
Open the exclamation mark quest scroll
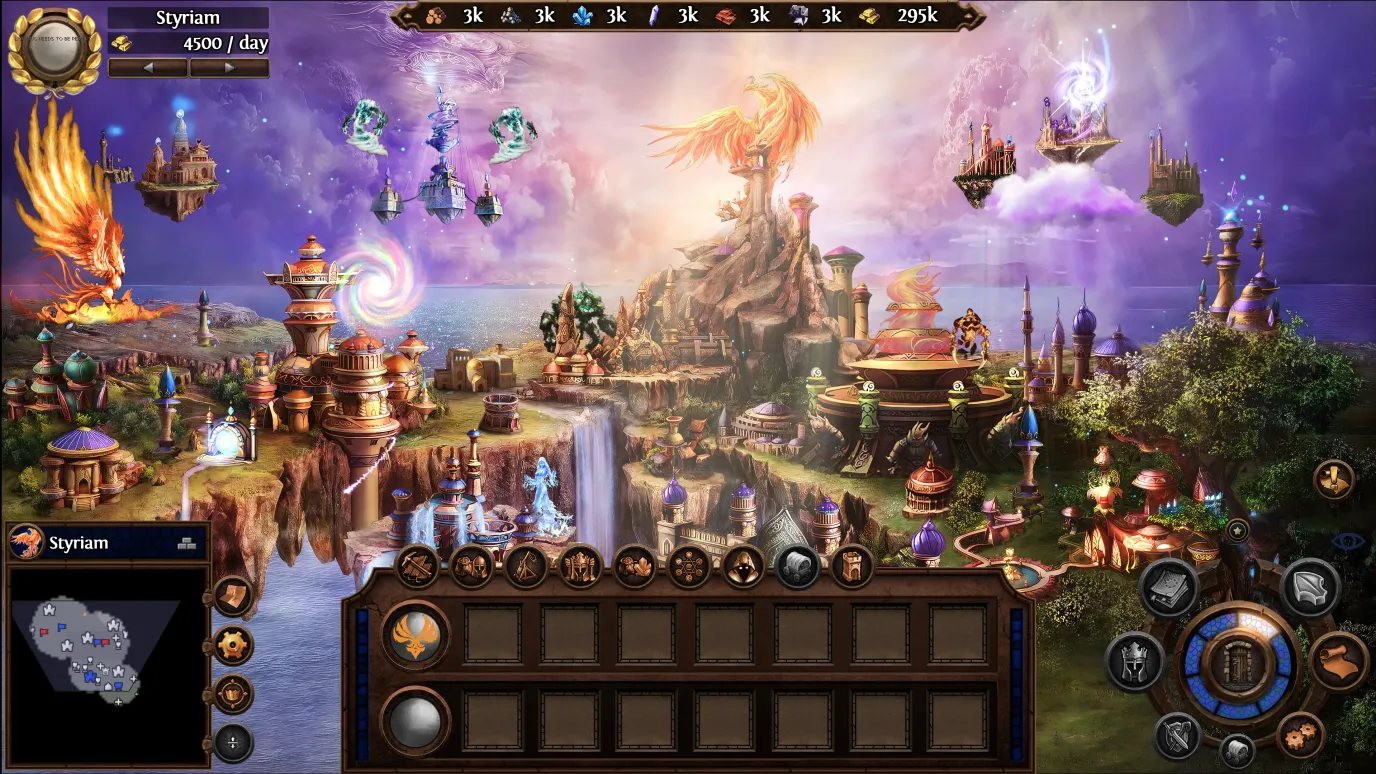(1334, 480)
